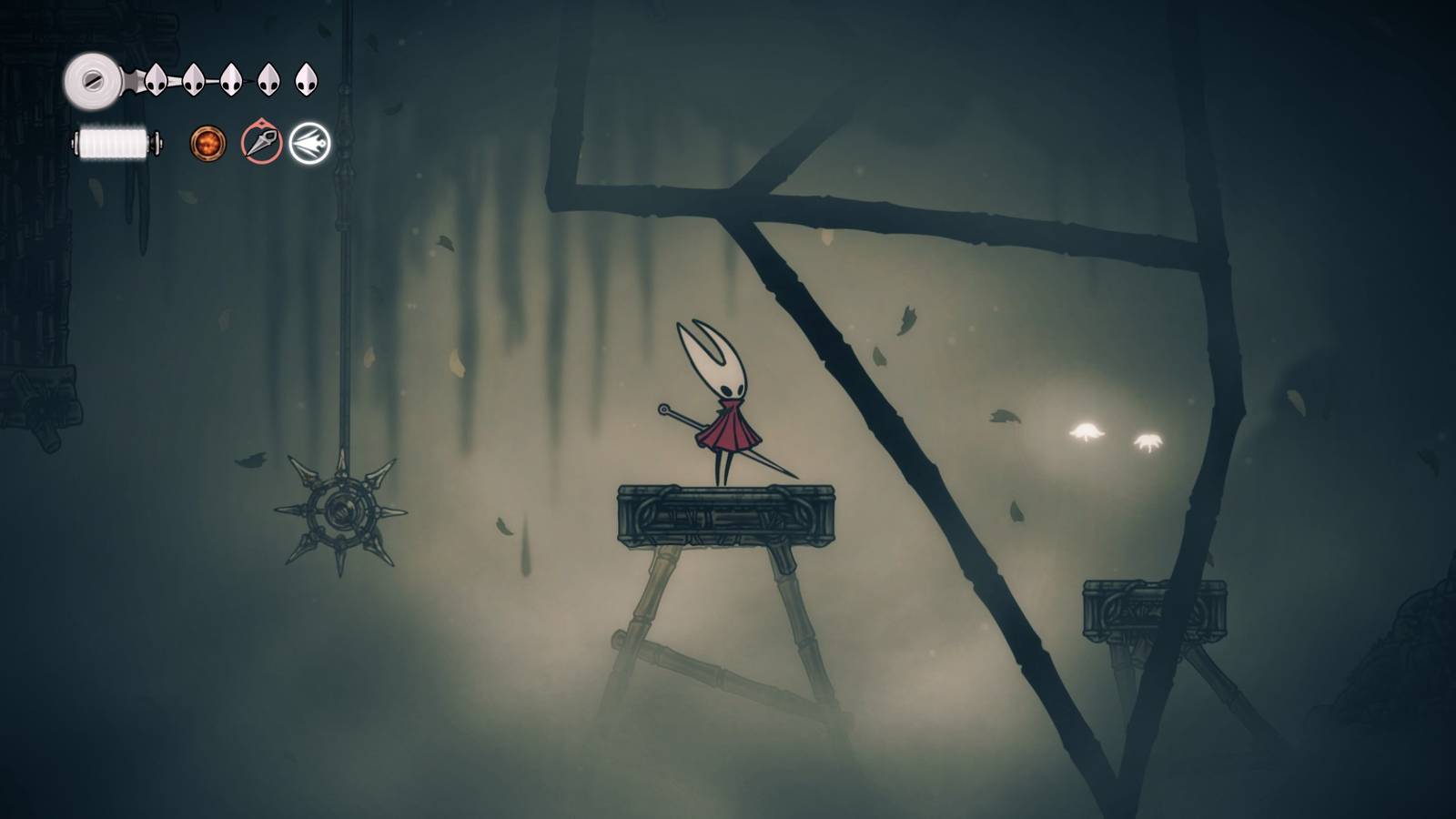Click the third health mask icon

(x=231, y=79)
